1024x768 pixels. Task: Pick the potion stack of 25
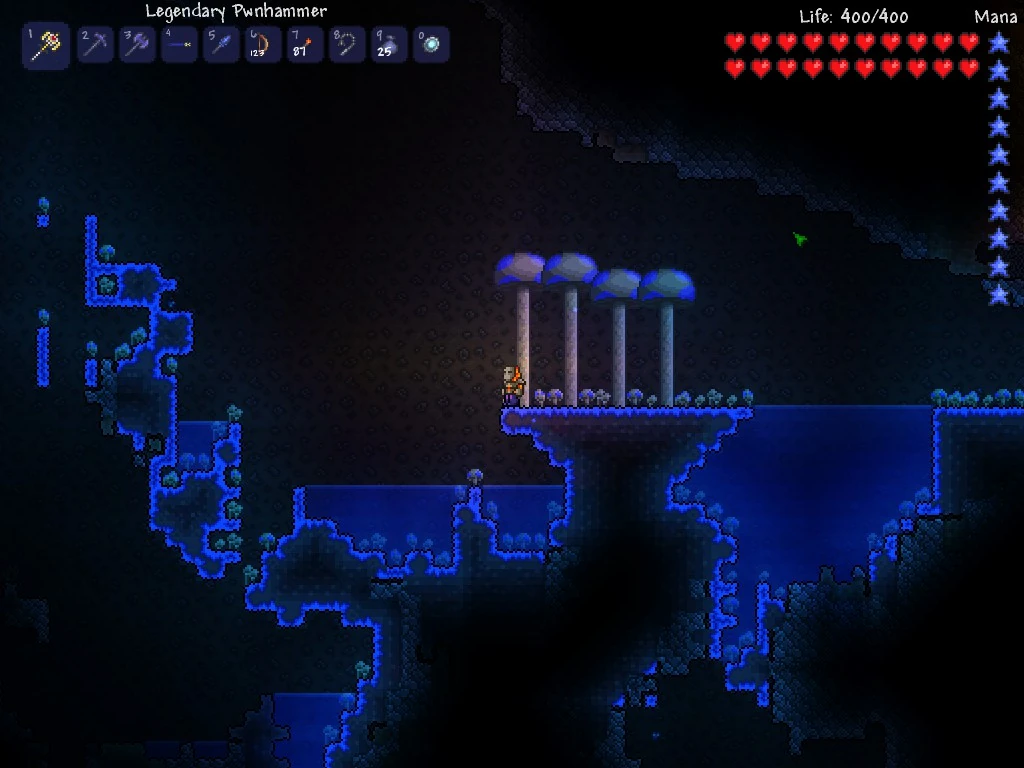390,45
